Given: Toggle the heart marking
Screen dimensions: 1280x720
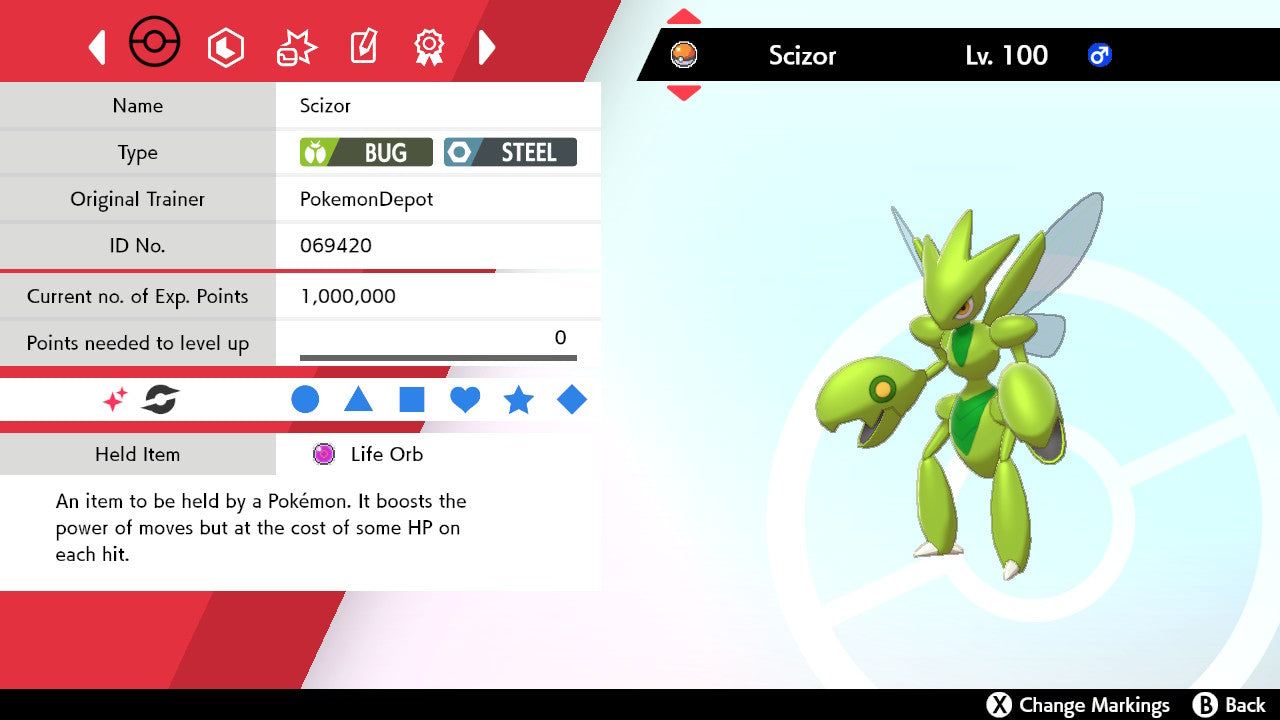Looking at the screenshot, I should [x=465, y=400].
